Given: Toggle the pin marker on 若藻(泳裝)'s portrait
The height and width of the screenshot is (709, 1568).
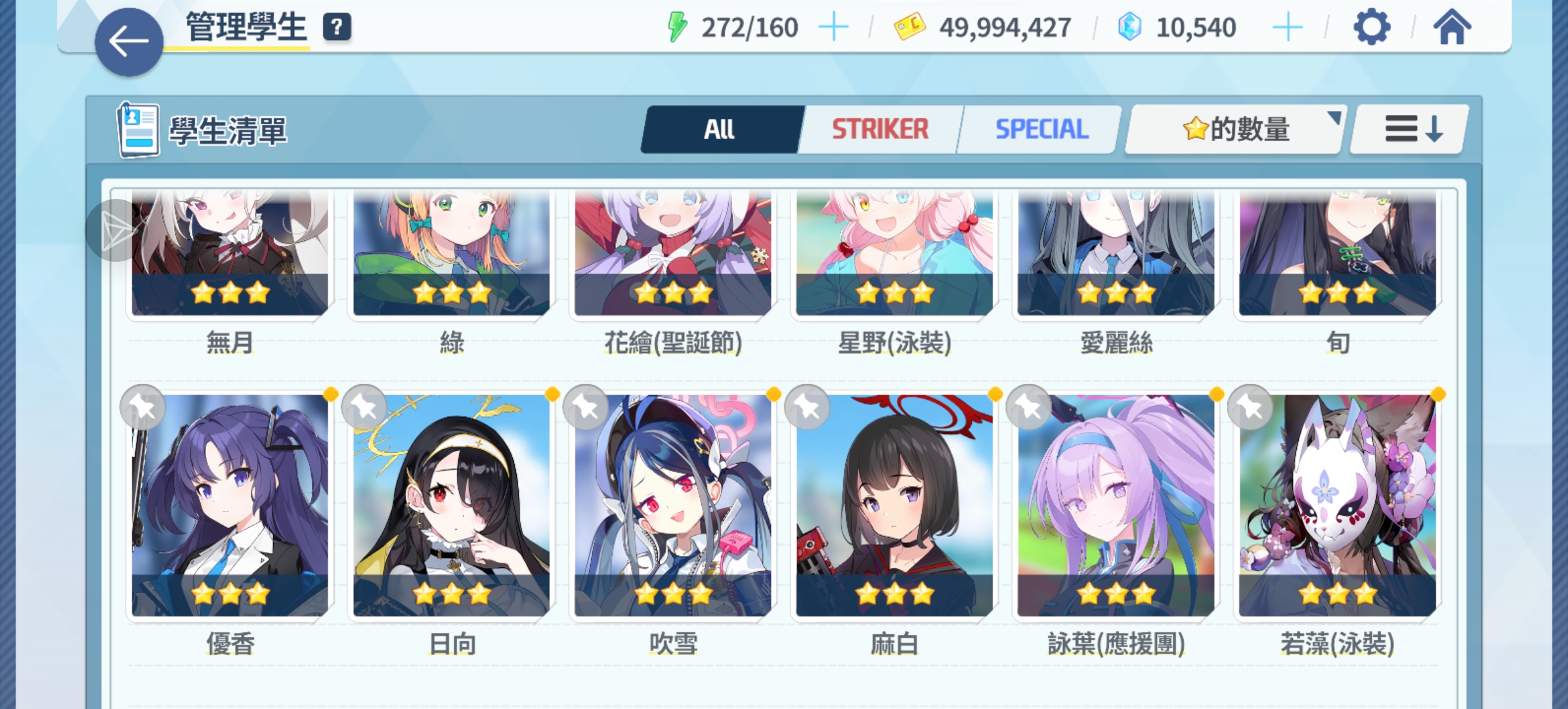Looking at the screenshot, I should (1248, 407).
